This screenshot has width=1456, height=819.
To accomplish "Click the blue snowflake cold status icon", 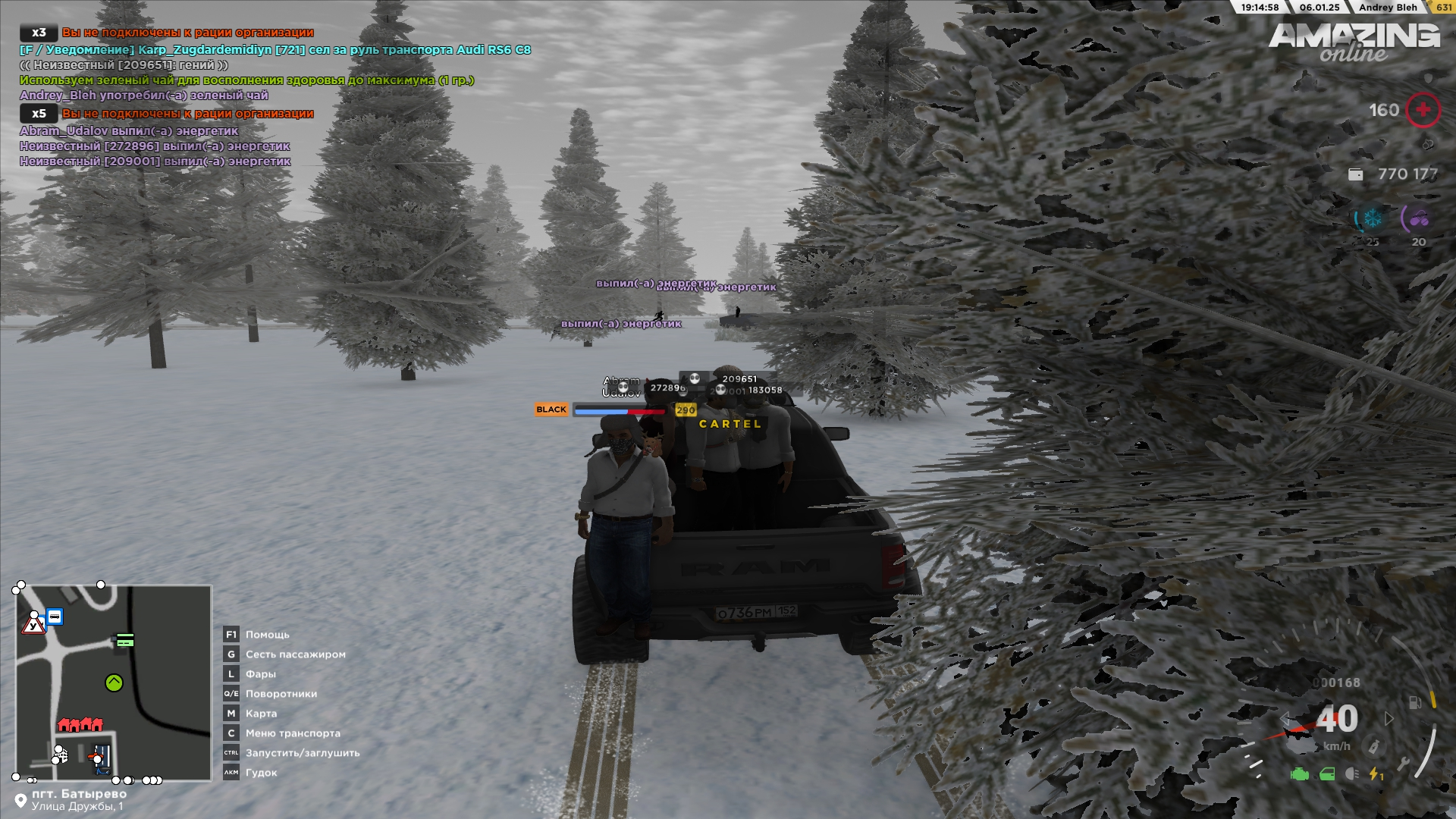I will pyautogui.click(x=1373, y=219).
